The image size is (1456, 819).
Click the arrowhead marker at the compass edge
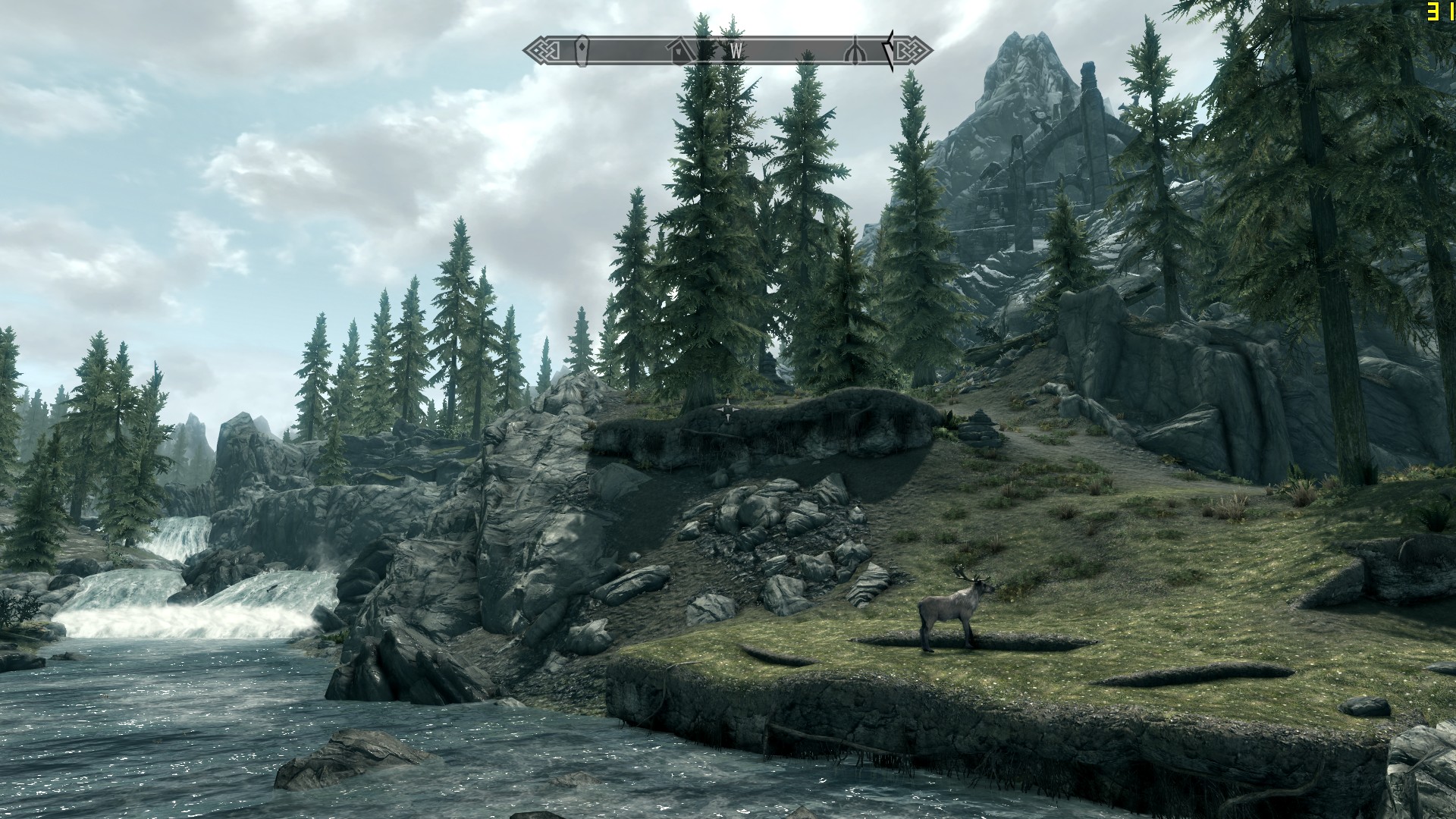pyautogui.click(x=888, y=51)
